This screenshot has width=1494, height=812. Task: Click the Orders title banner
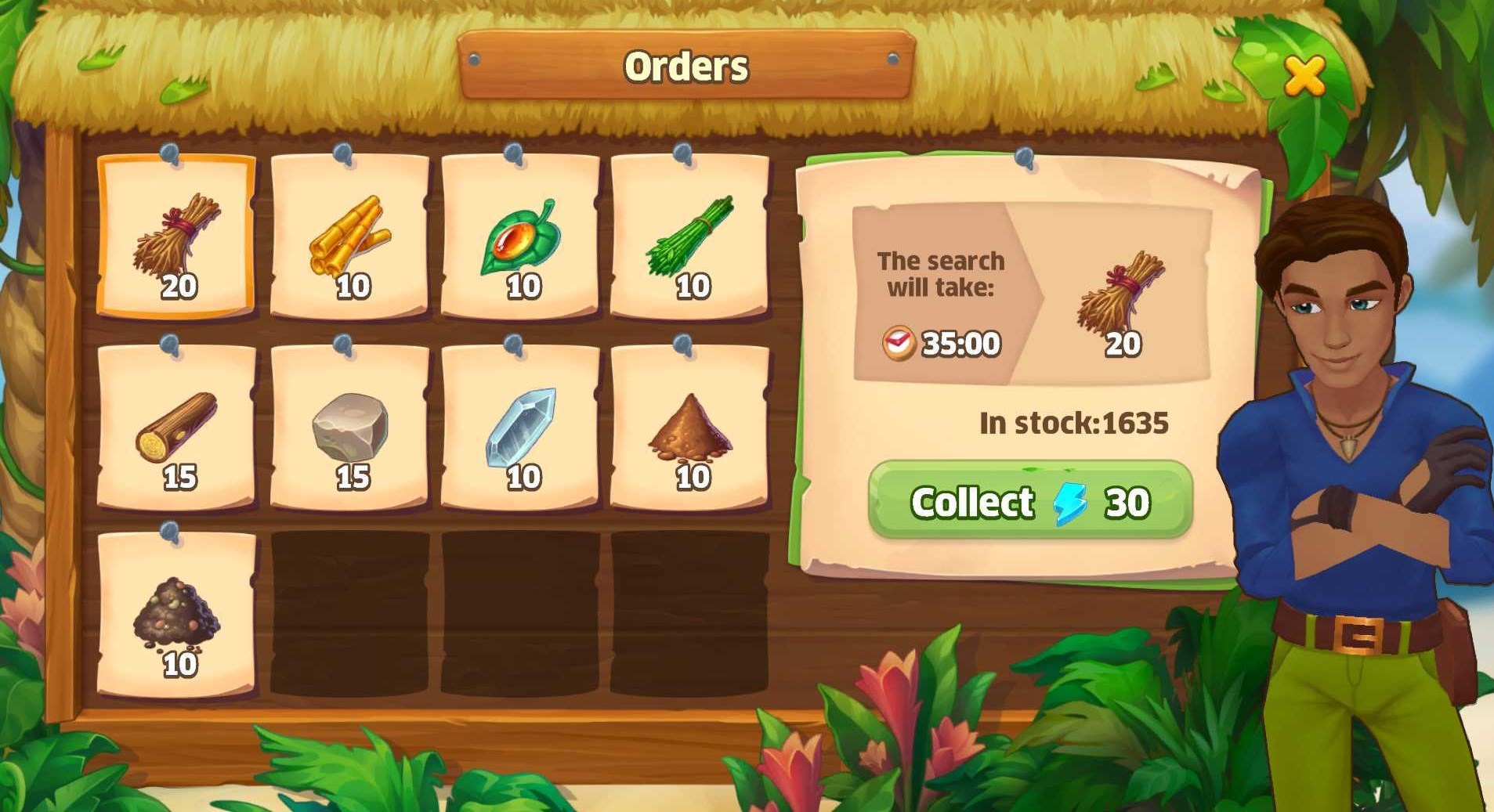tap(688, 67)
